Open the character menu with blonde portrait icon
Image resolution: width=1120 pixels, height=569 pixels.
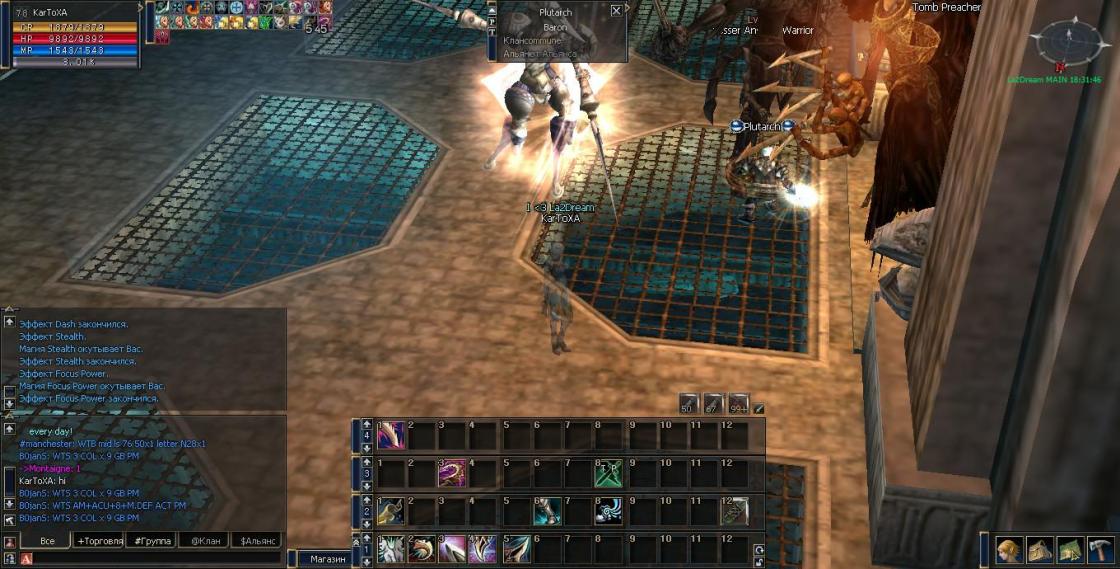point(1007,550)
